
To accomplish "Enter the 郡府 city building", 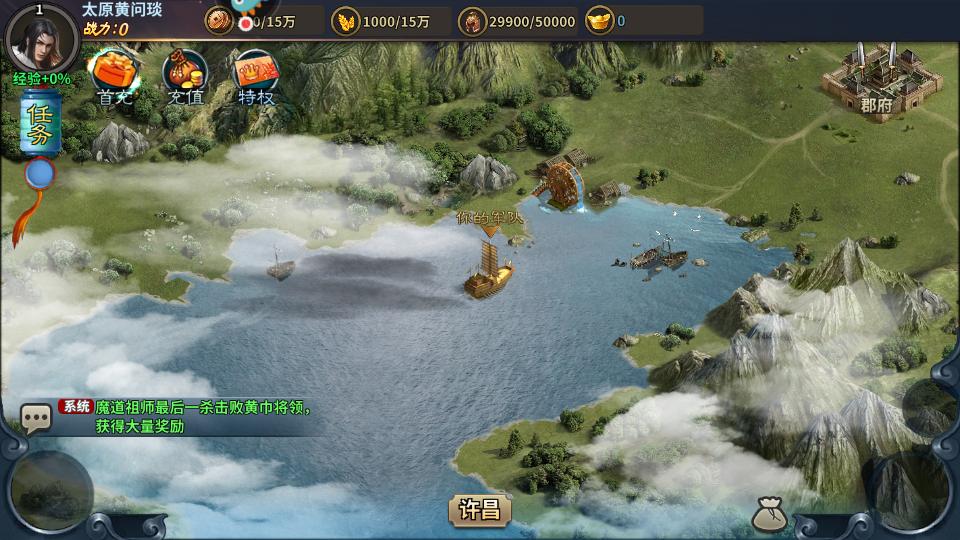I will pos(870,80).
